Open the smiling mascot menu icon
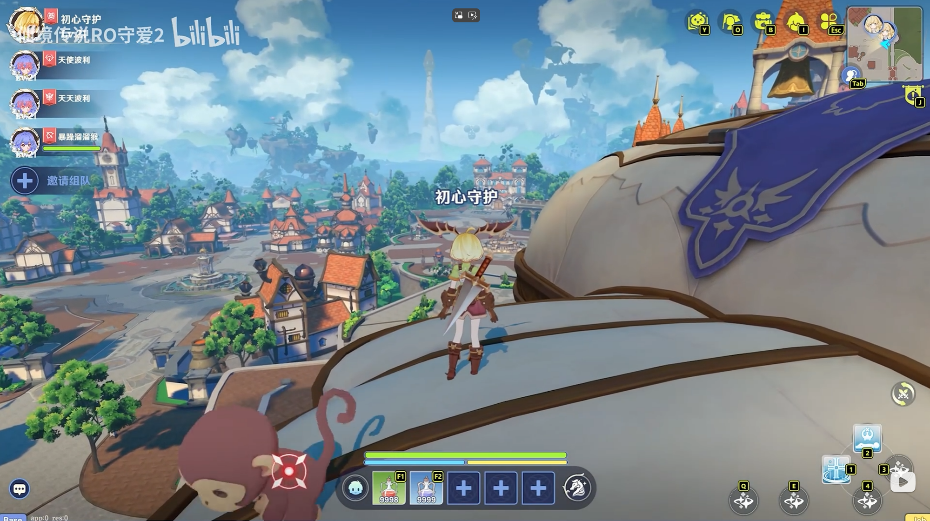Screen dimensions: 930x521 [698, 21]
